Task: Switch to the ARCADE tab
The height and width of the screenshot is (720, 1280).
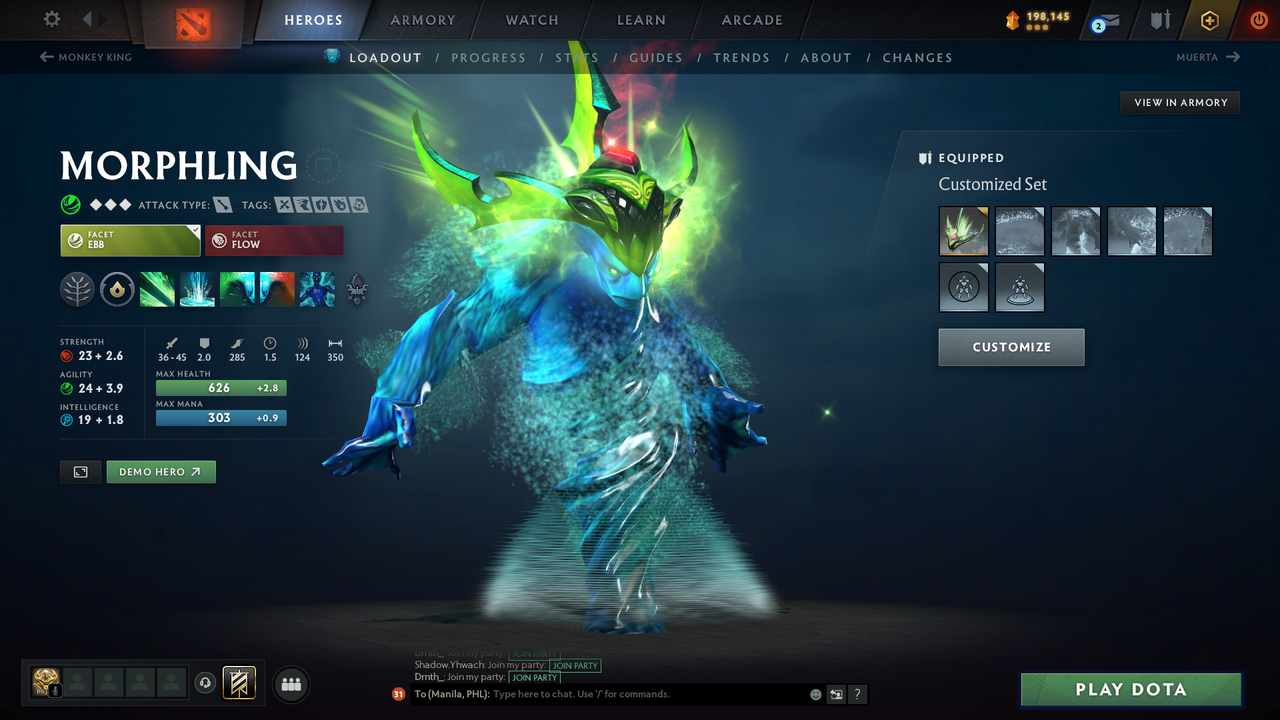Action: coord(750,20)
